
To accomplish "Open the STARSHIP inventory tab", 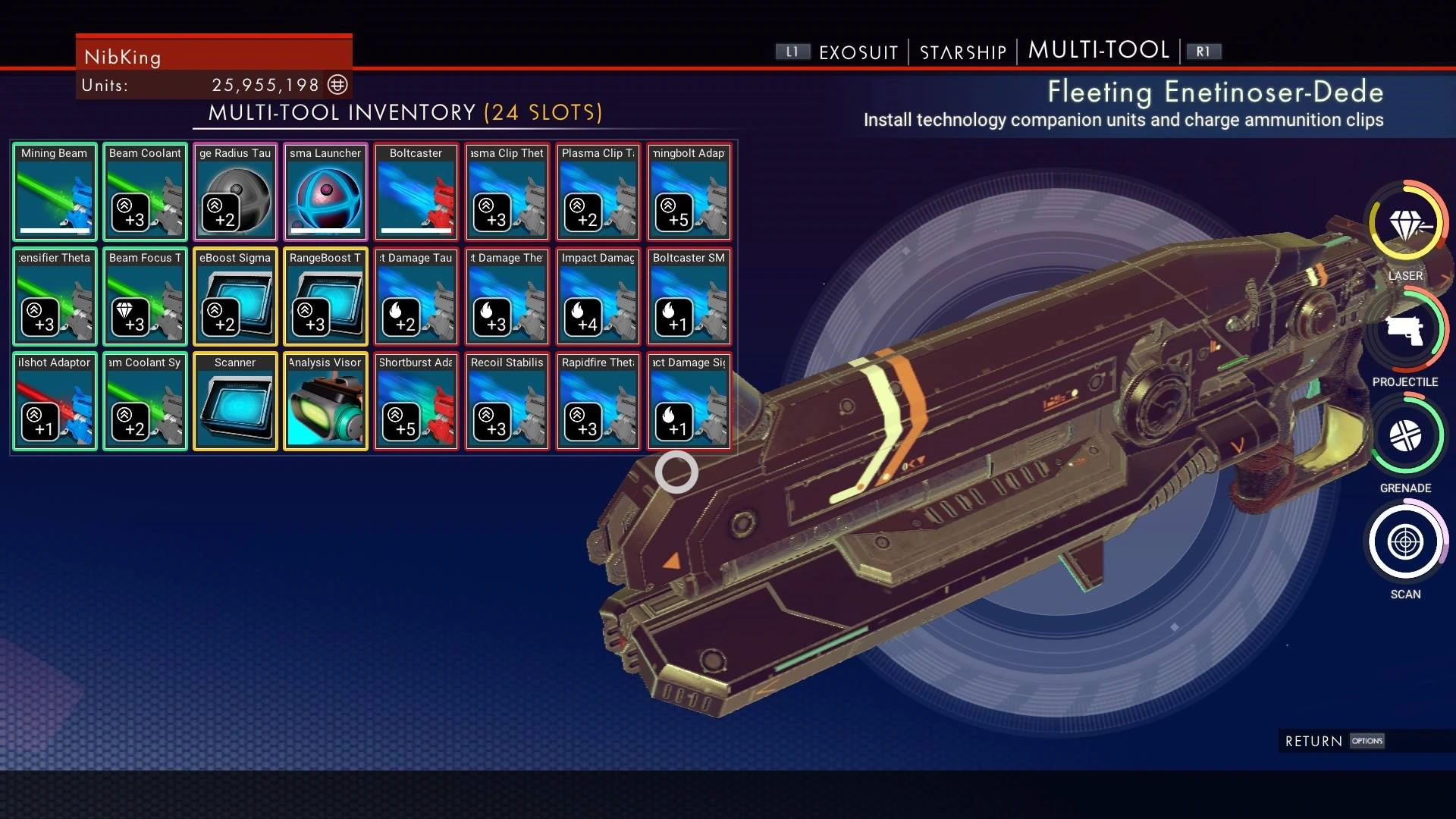I will 962,52.
